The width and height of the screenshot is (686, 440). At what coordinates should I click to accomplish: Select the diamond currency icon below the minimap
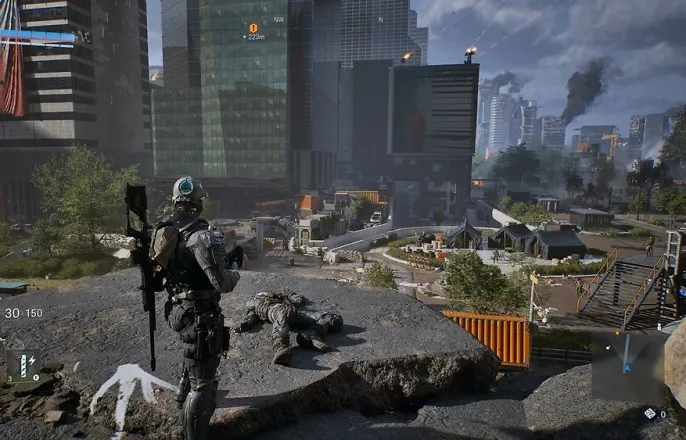649,413
